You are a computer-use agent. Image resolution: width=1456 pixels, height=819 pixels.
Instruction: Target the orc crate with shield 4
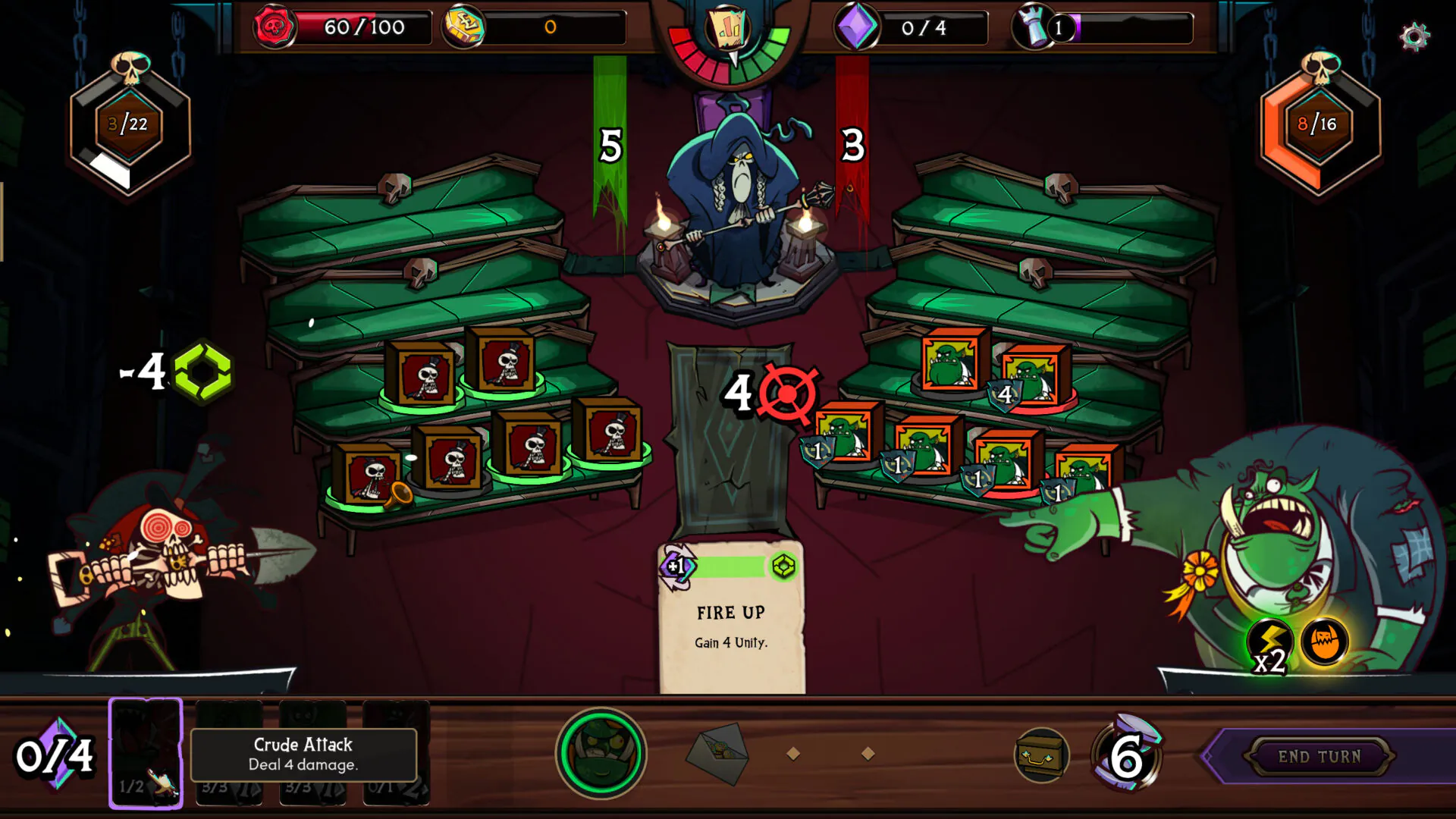(x=1032, y=378)
